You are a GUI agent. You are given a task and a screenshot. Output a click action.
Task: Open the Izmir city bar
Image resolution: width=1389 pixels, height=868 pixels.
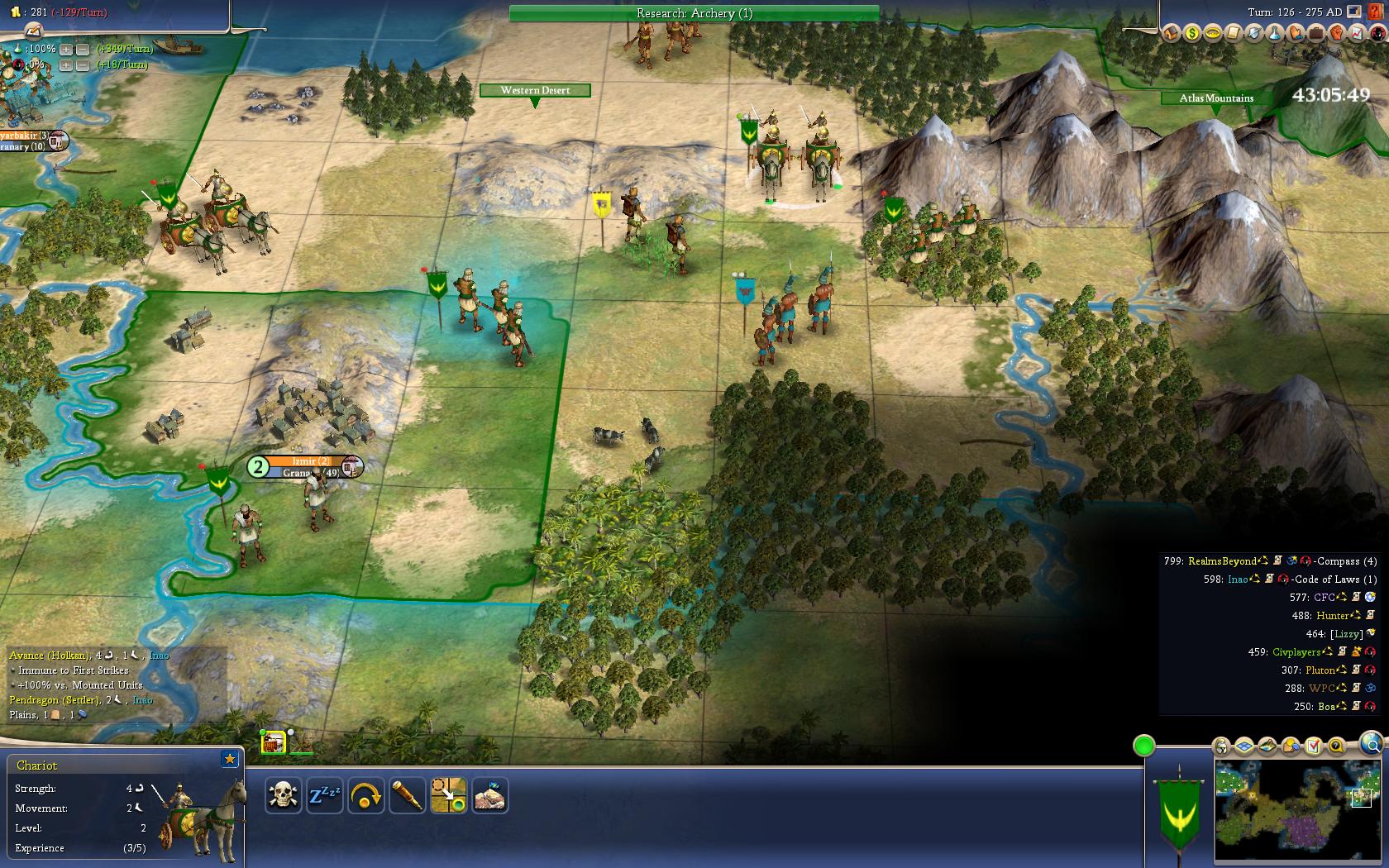(x=310, y=461)
